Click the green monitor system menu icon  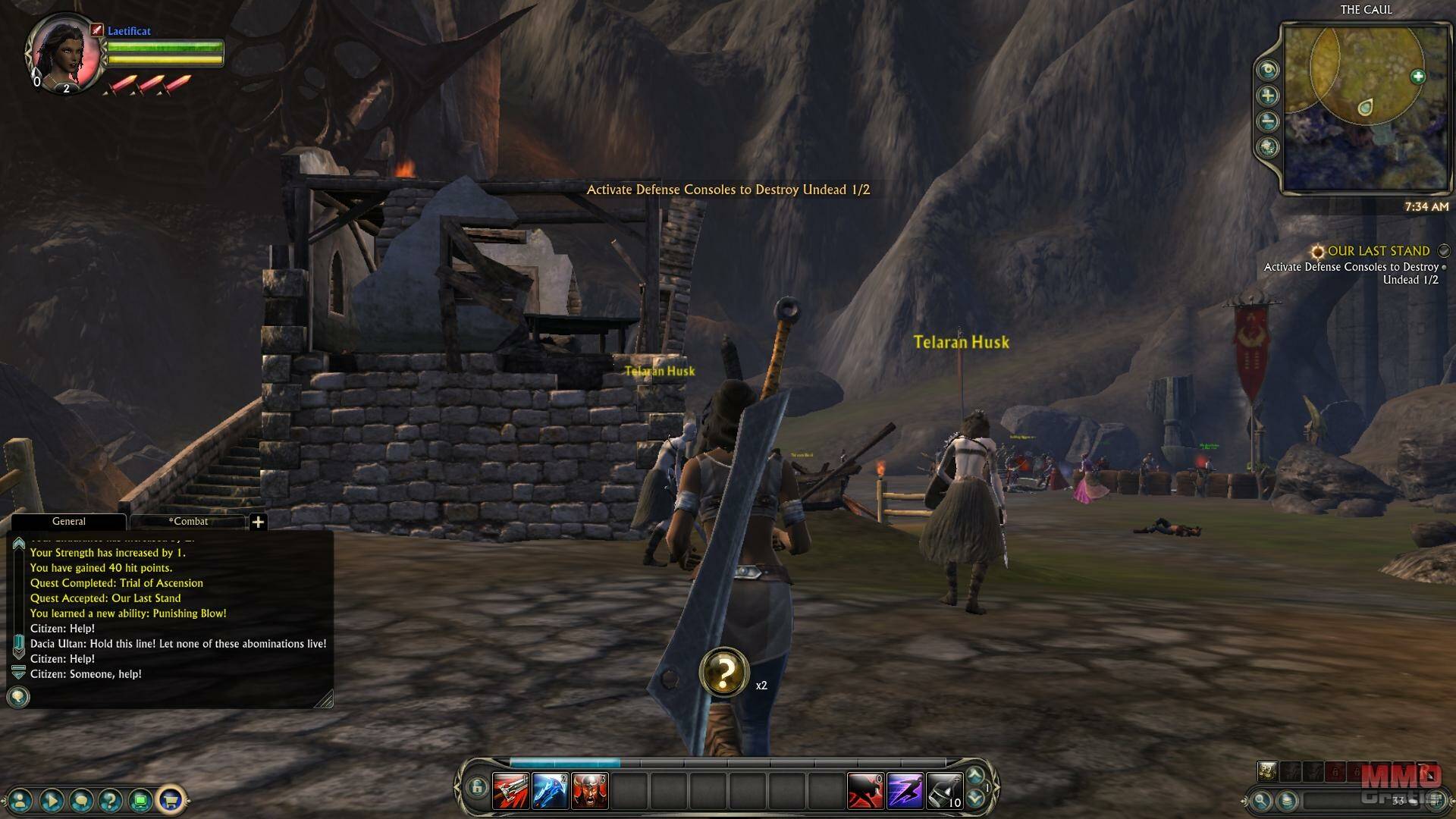(140, 799)
